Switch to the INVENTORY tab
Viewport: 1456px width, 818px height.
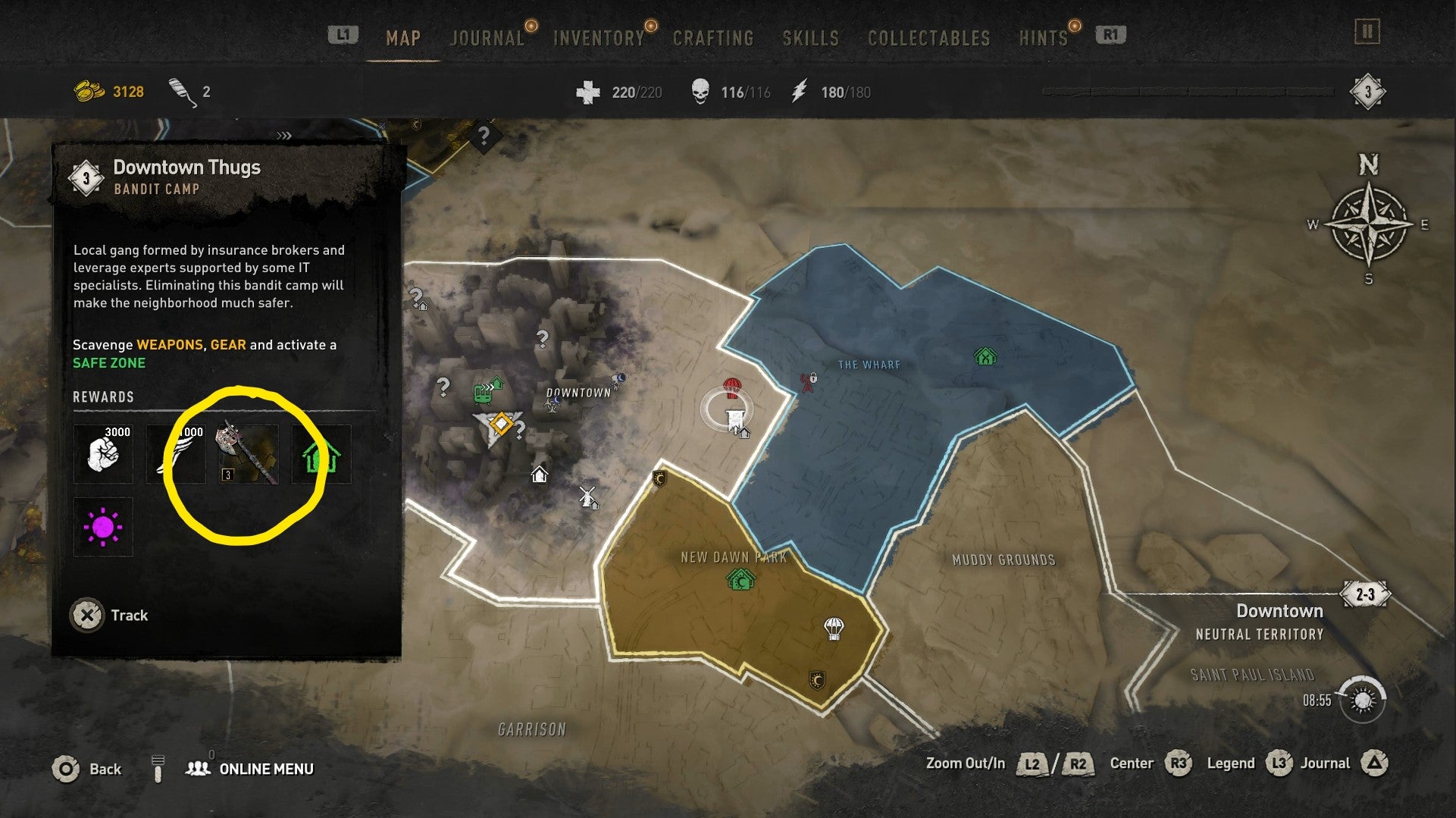(x=598, y=37)
